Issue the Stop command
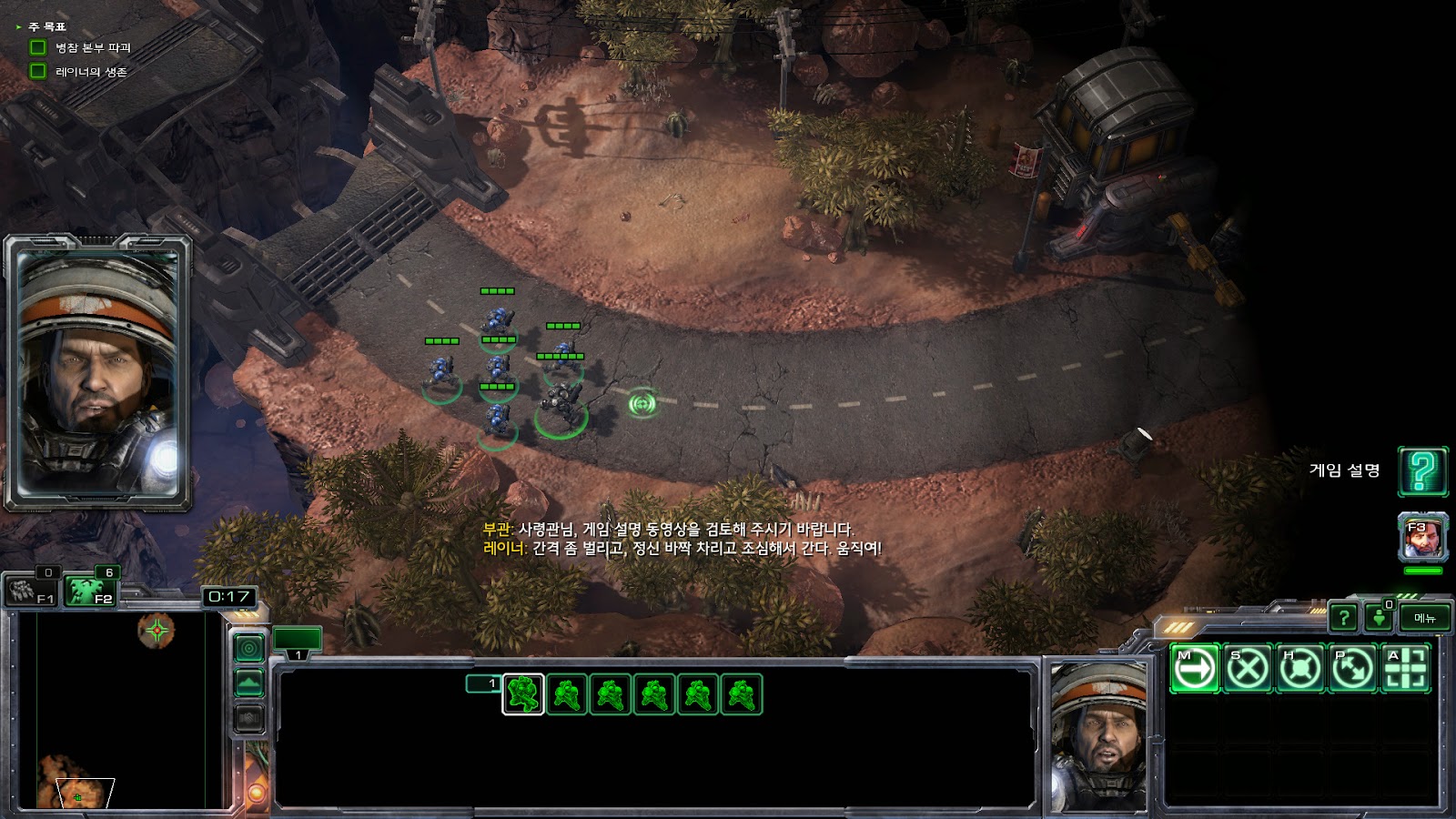This screenshot has width=1456, height=819. [1247, 669]
